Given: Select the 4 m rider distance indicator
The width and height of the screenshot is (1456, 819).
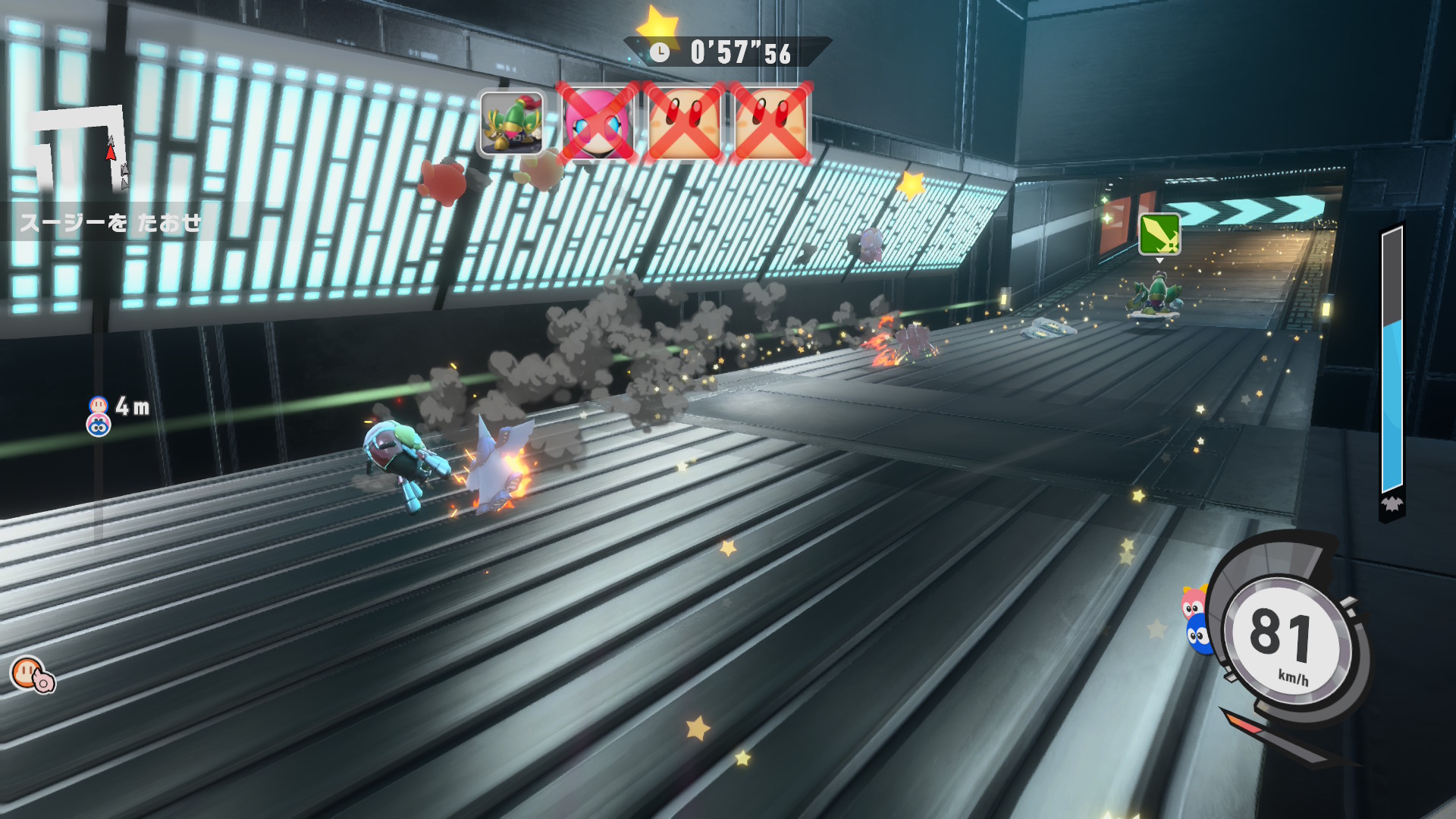Looking at the screenshot, I should (119, 414).
